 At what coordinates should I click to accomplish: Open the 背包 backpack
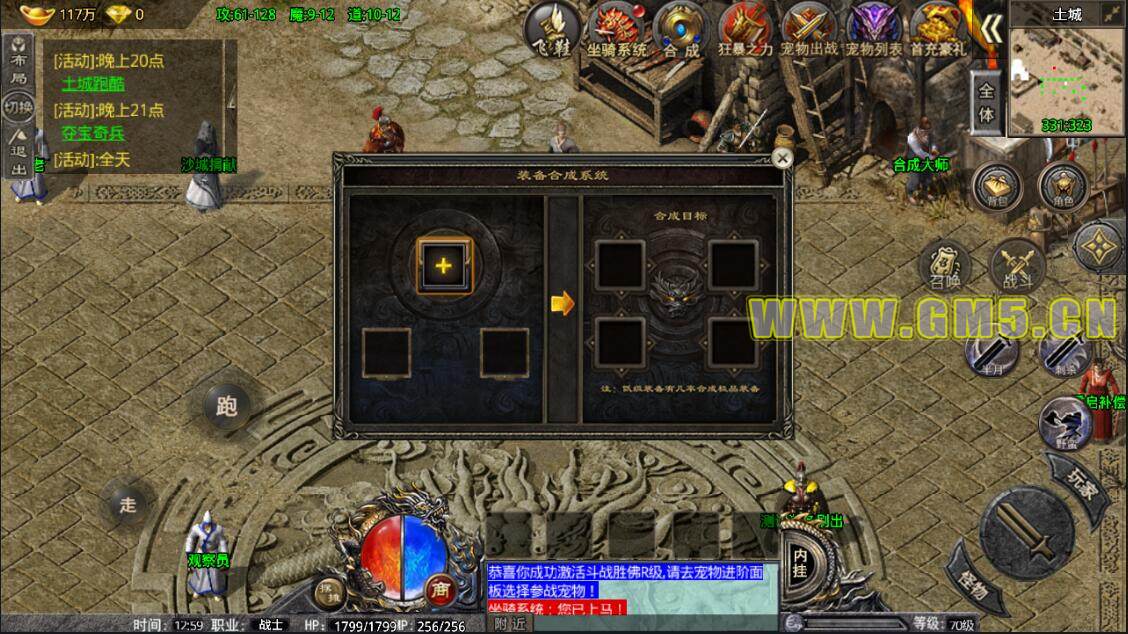coord(996,186)
